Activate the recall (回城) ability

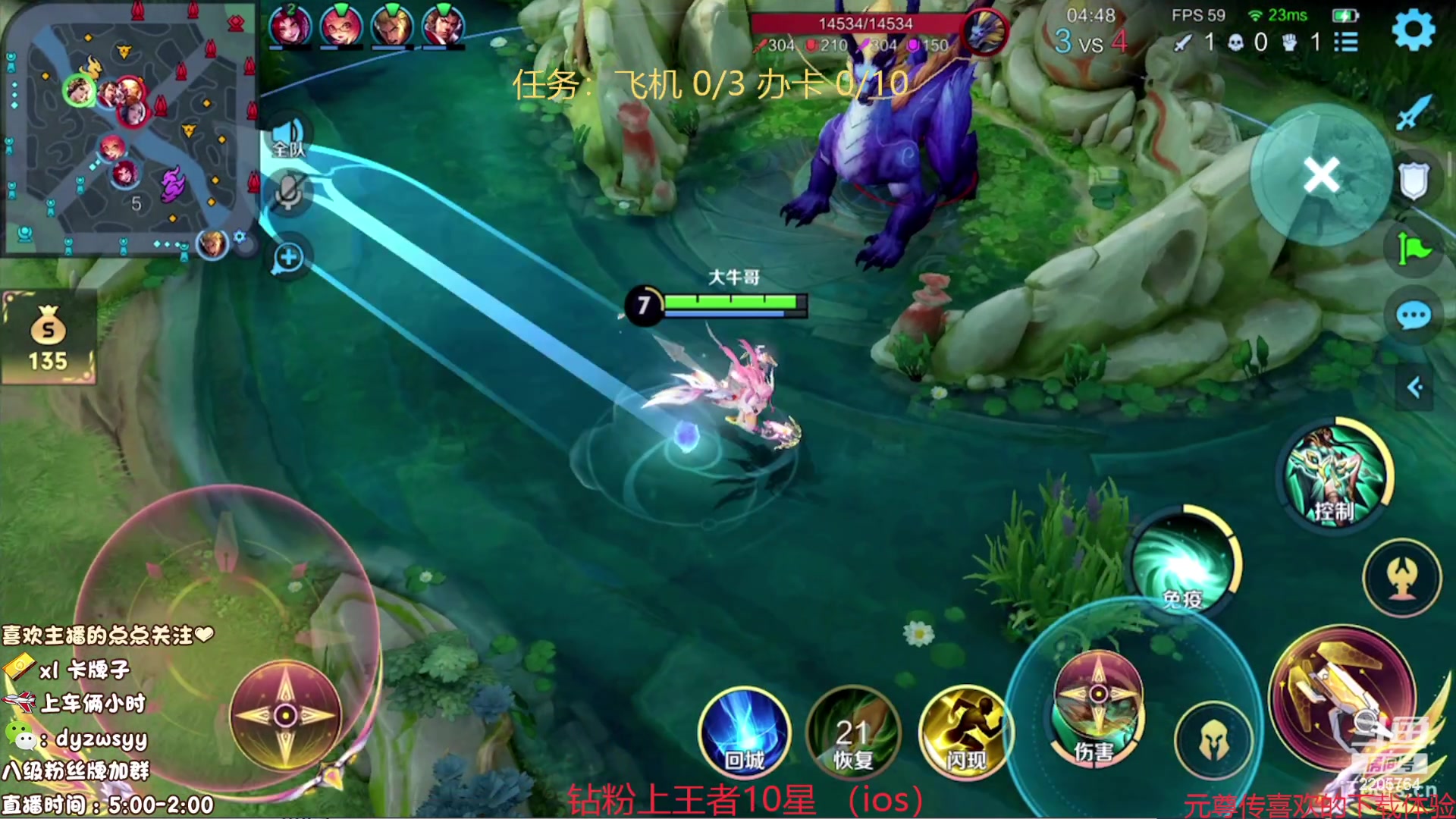coord(744,733)
